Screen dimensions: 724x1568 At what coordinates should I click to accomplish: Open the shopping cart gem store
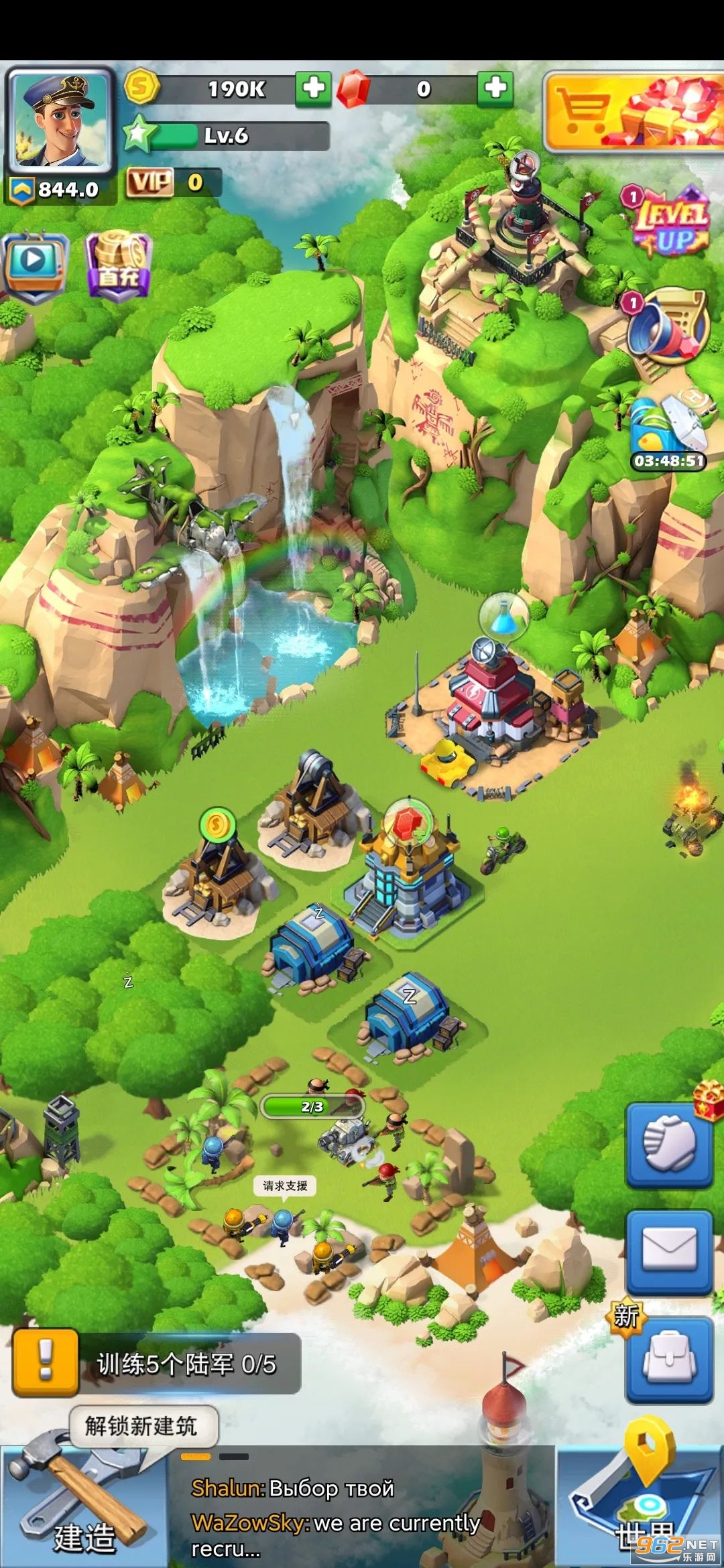(x=633, y=112)
